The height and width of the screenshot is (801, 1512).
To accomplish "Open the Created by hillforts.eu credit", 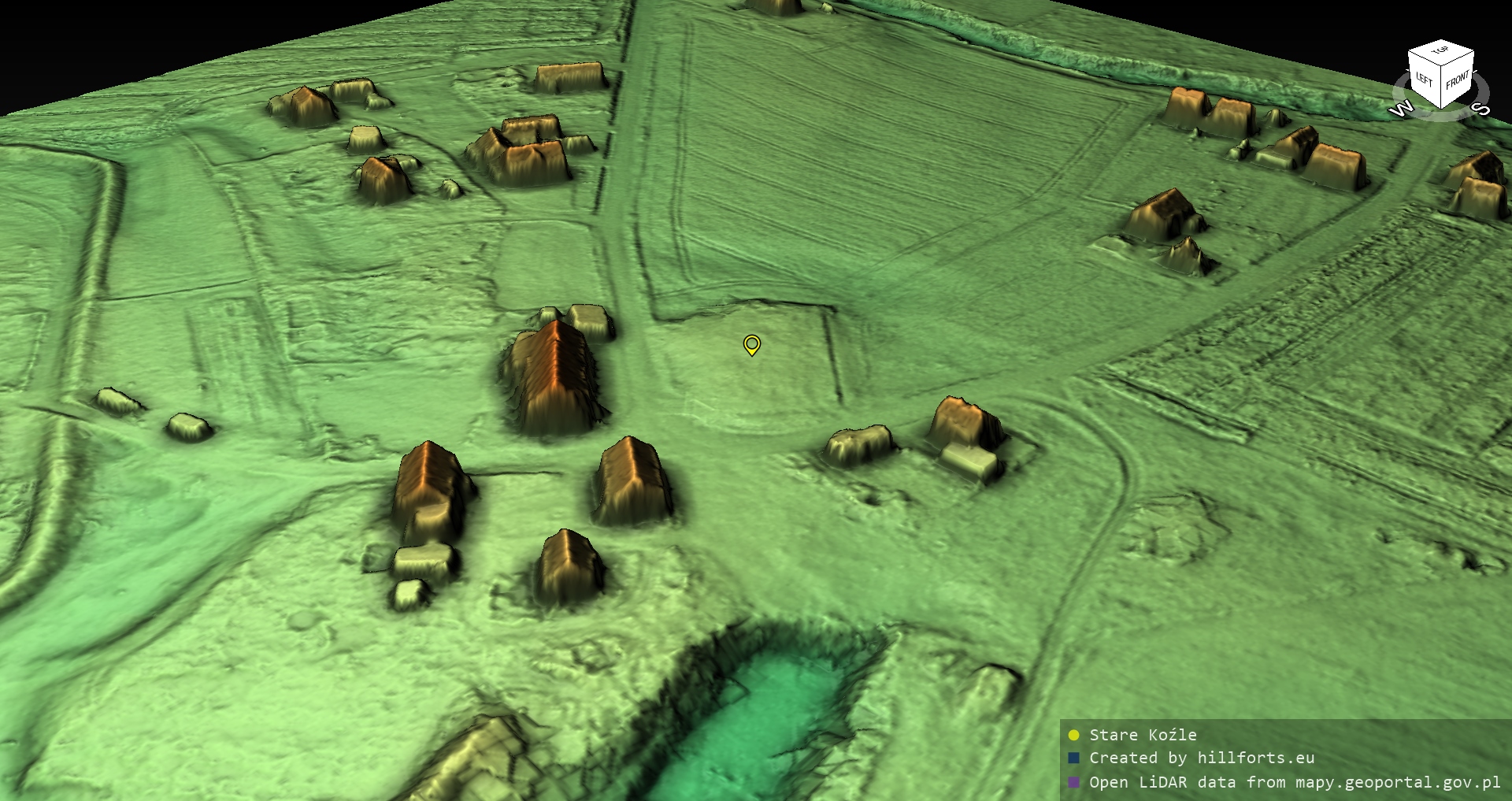I will point(1201,758).
